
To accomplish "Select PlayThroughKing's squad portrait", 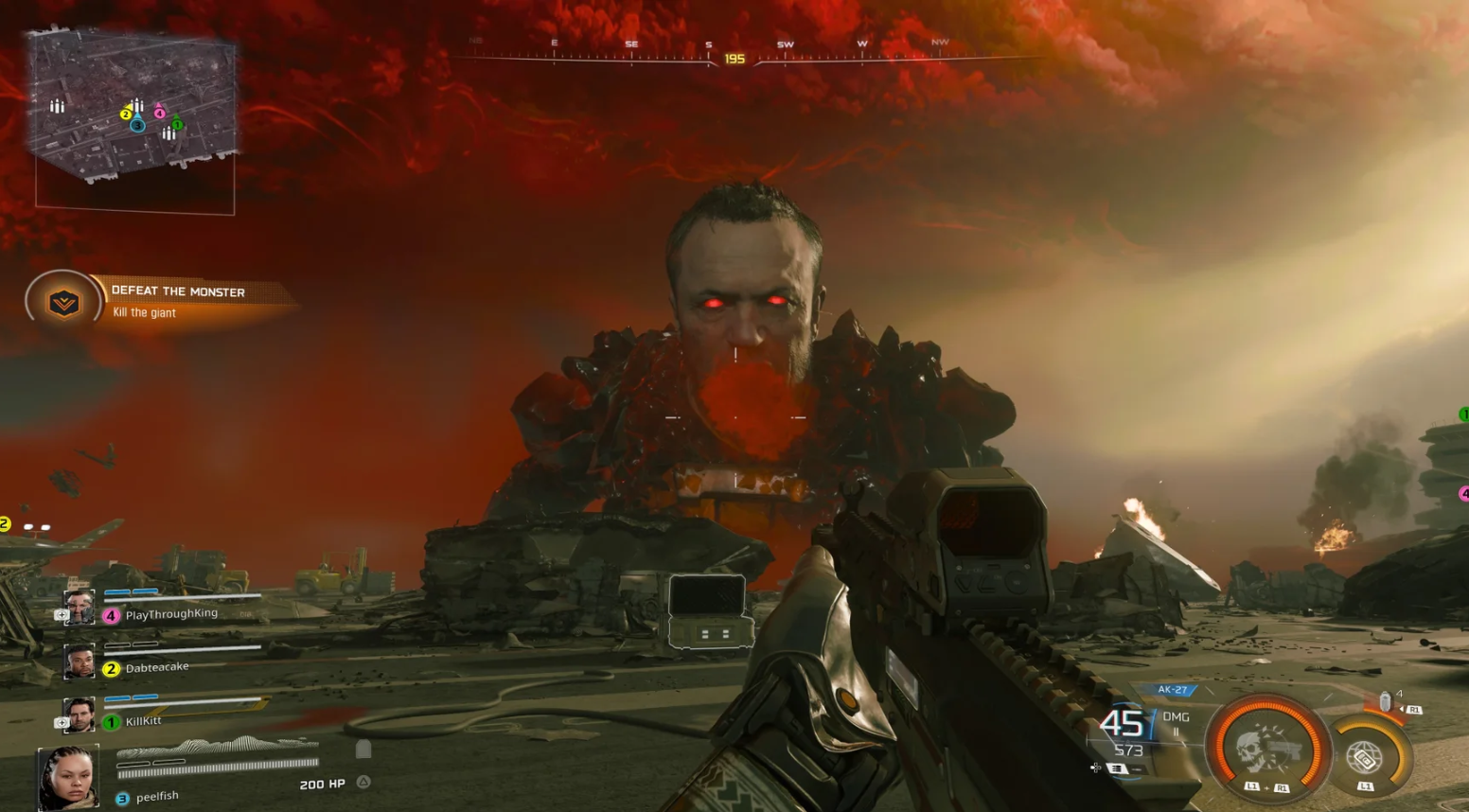I will tap(80, 609).
